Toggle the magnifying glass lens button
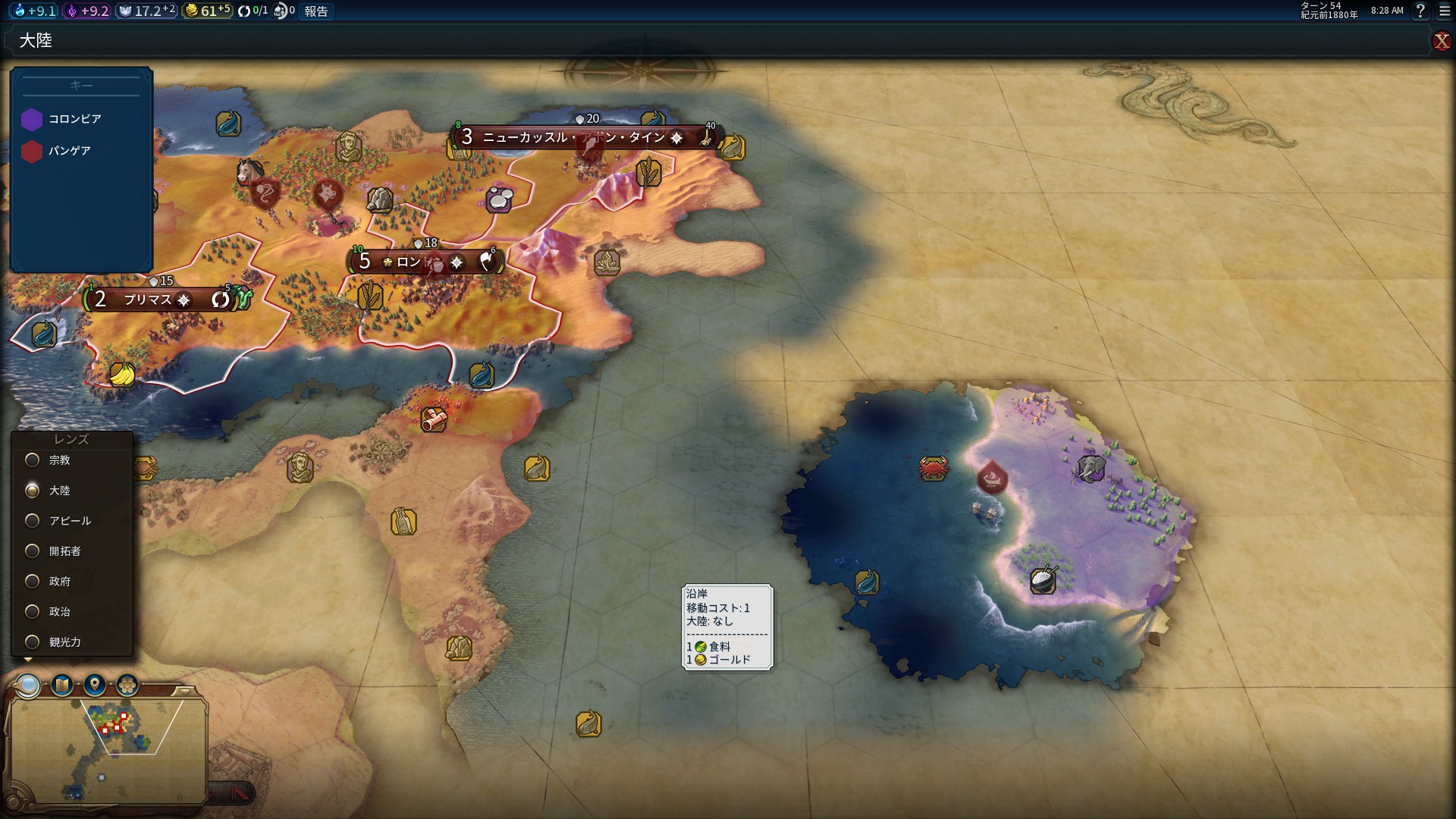 (29, 686)
